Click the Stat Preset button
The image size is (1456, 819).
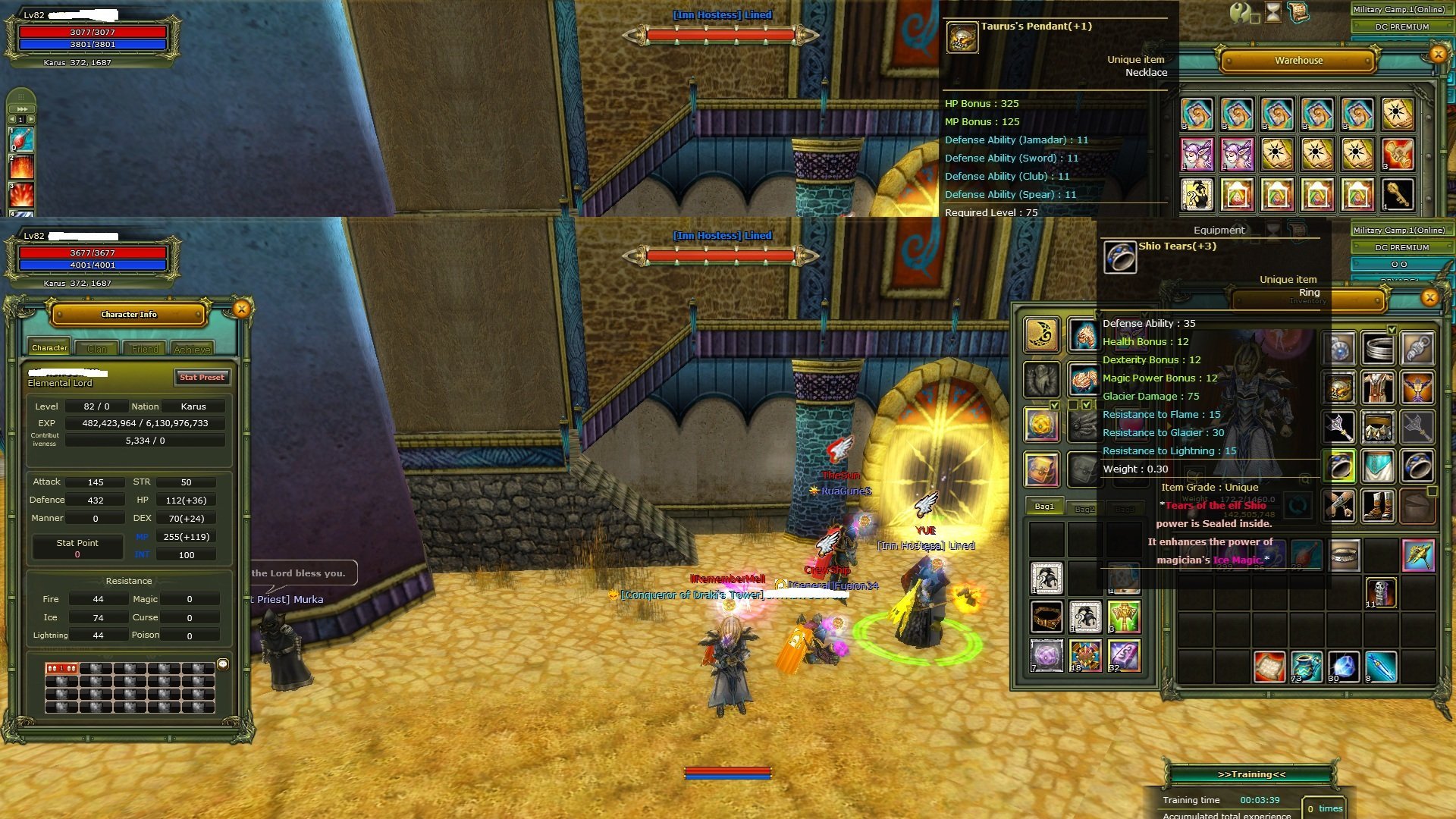click(202, 377)
